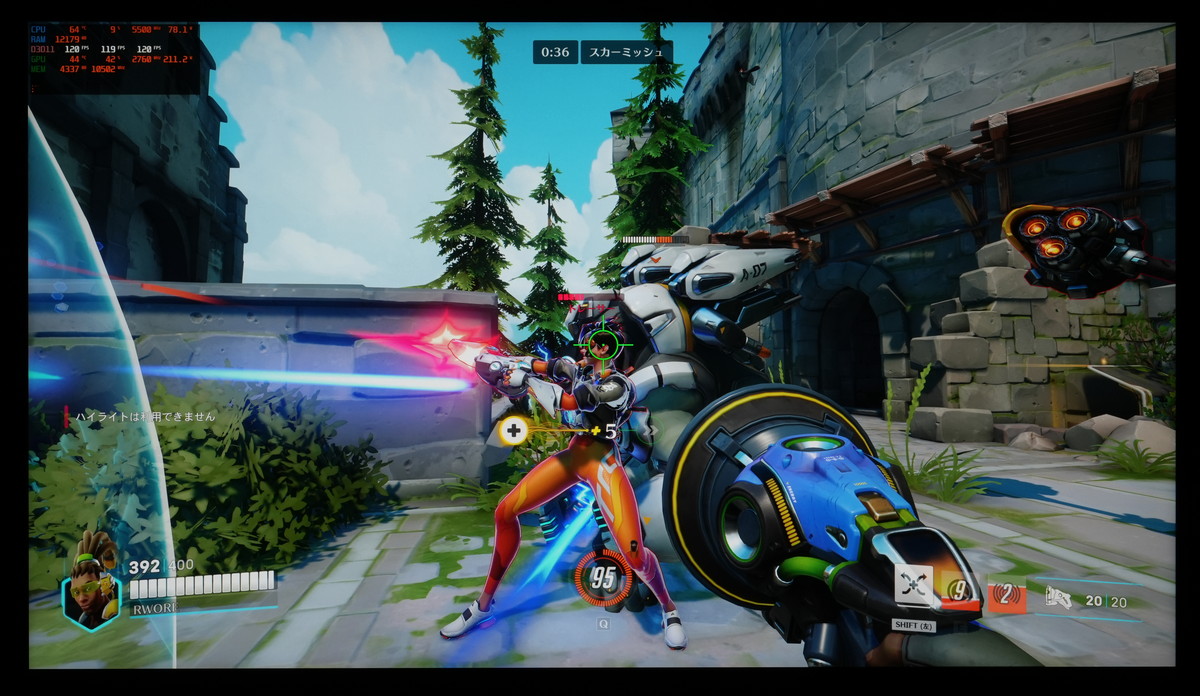
Task: Click the Amp It Up cooldown icon
Action: tap(961, 591)
